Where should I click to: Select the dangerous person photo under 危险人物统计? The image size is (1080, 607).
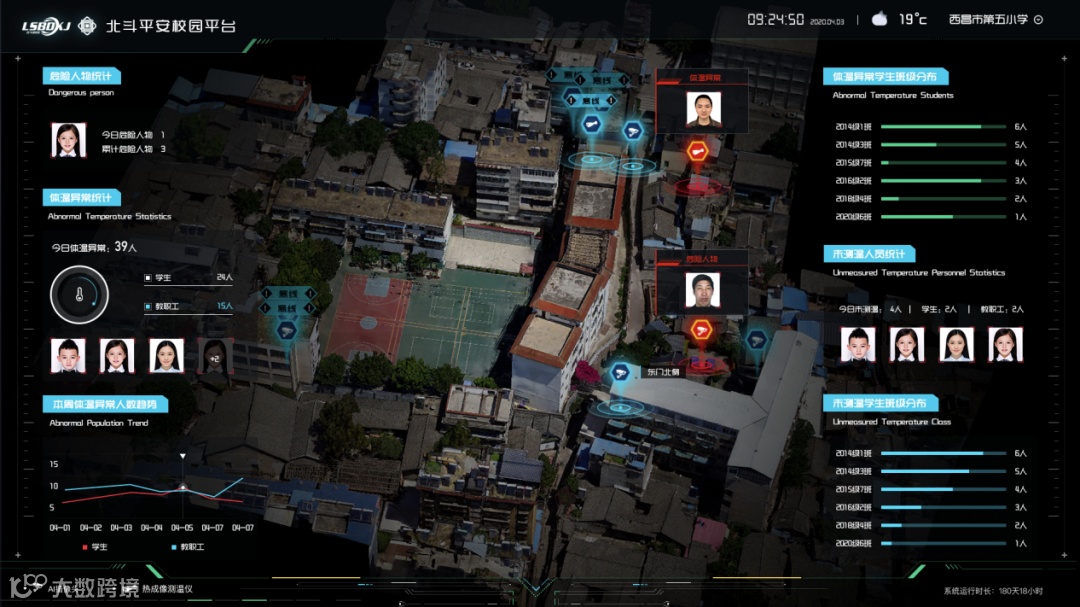coord(69,141)
